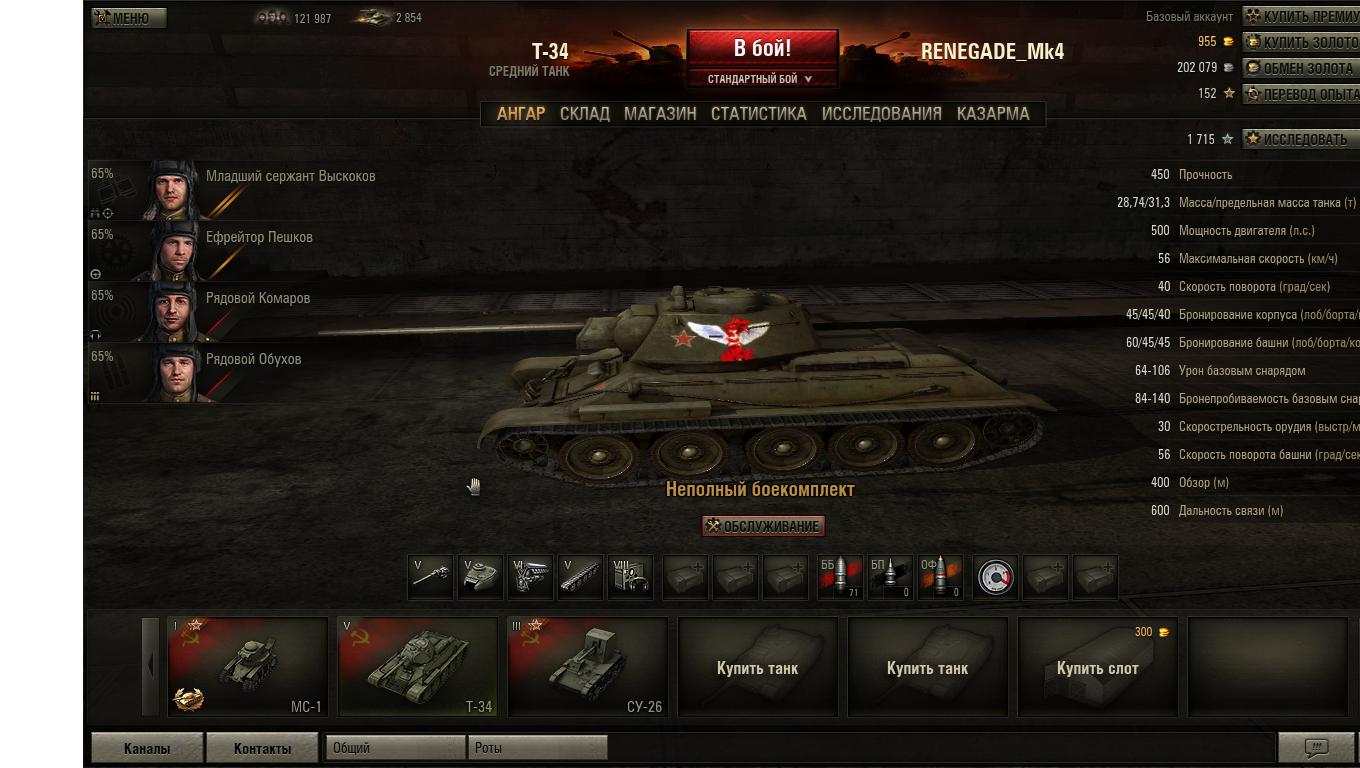Image resolution: width=1360 pixels, height=768 pixels.
Task: Select the МС-1 tank in the carousel
Action: 248,667
